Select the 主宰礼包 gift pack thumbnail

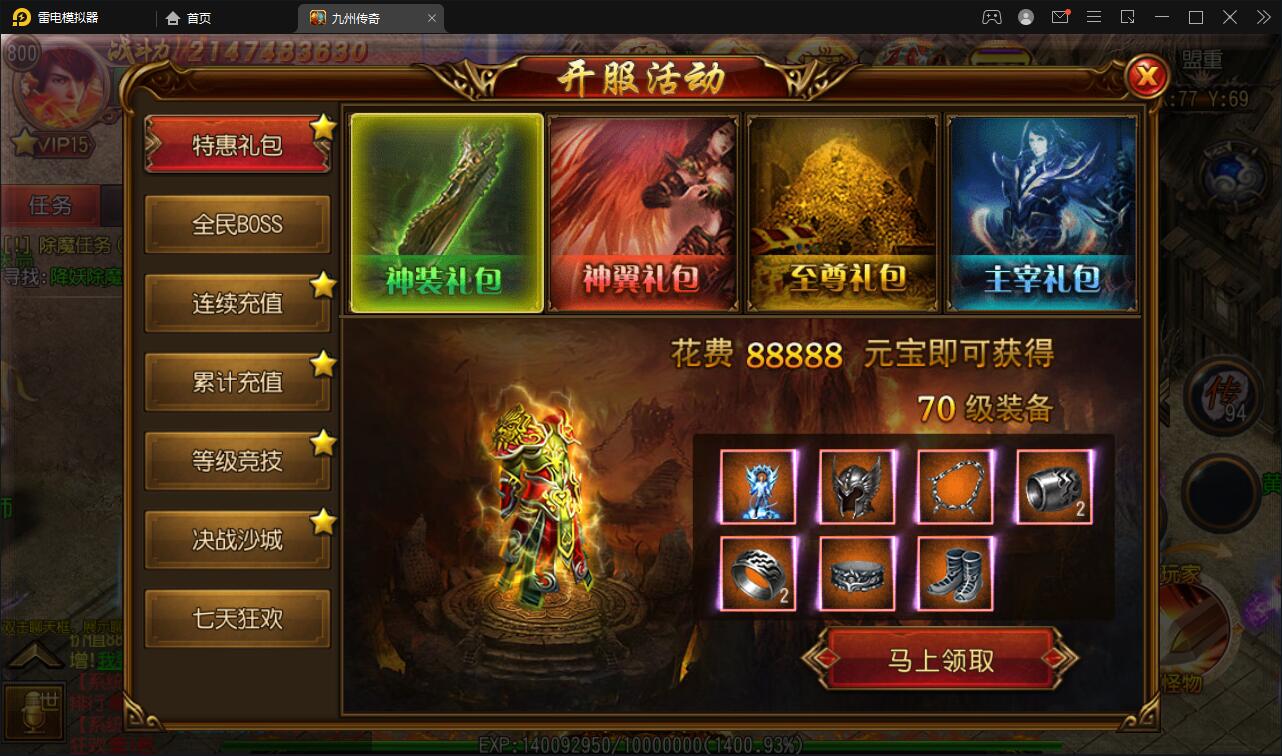pyautogui.click(x=1041, y=211)
